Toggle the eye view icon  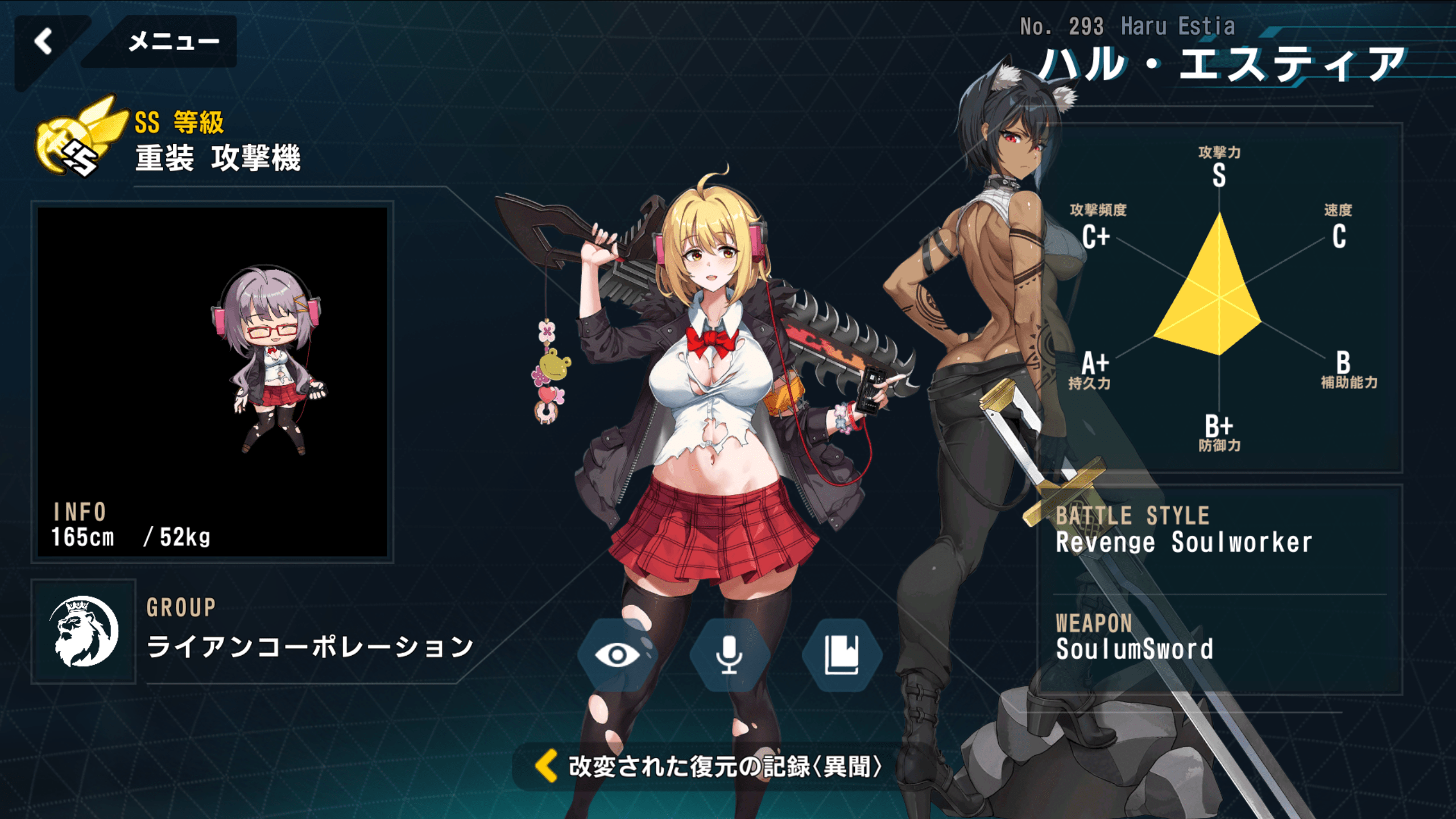(617, 655)
